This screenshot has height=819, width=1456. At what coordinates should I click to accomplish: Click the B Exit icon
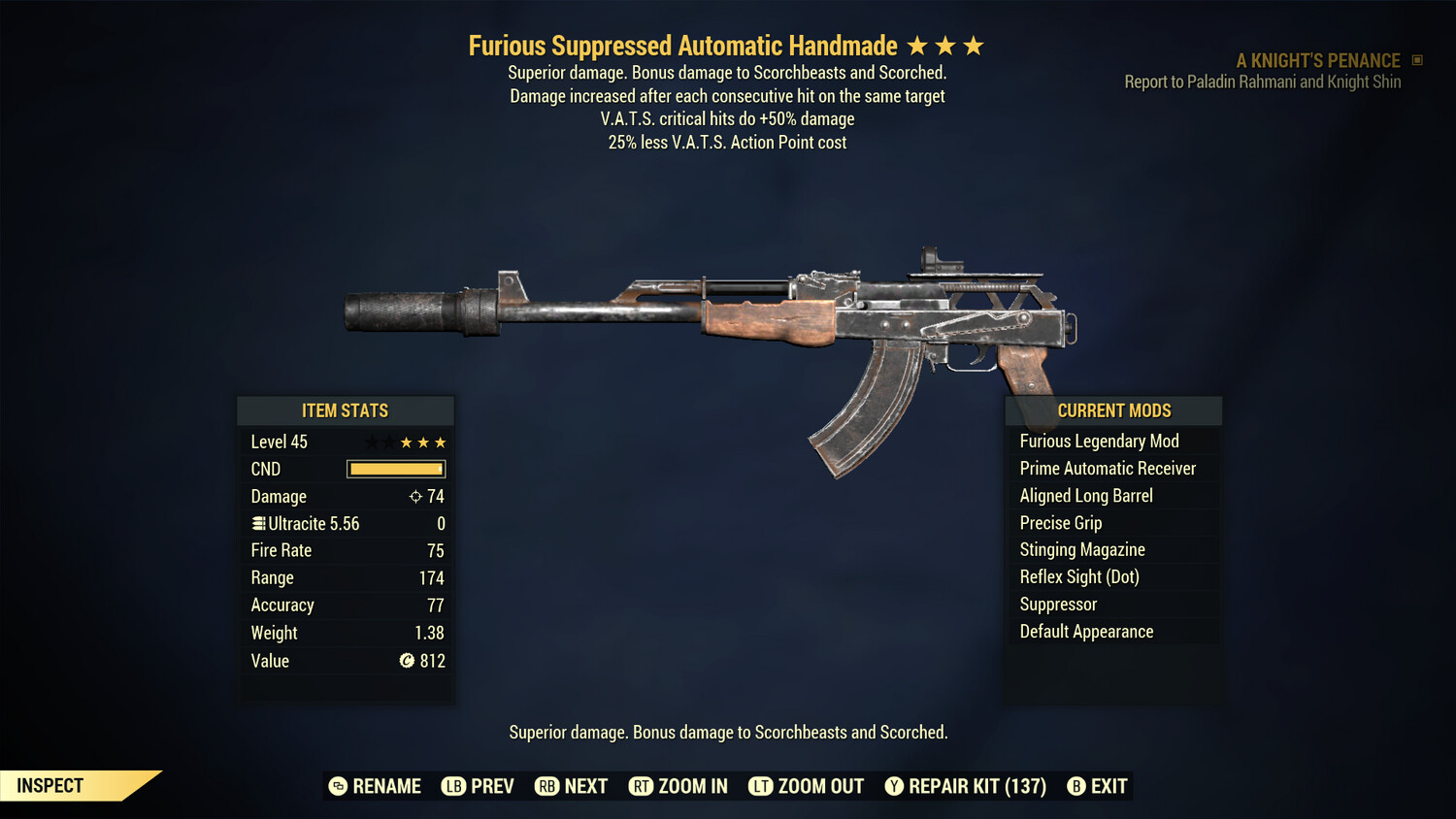pos(1077,786)
